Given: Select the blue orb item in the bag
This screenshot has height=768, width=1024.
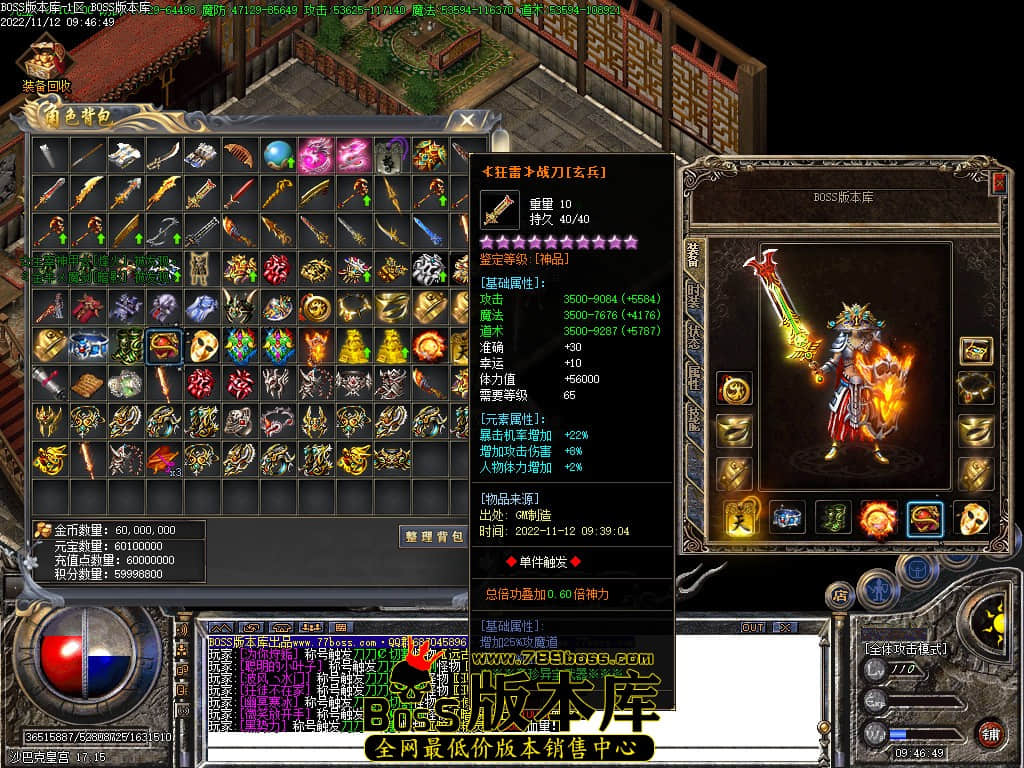Looking at the screenshot, I should [277, 155].
